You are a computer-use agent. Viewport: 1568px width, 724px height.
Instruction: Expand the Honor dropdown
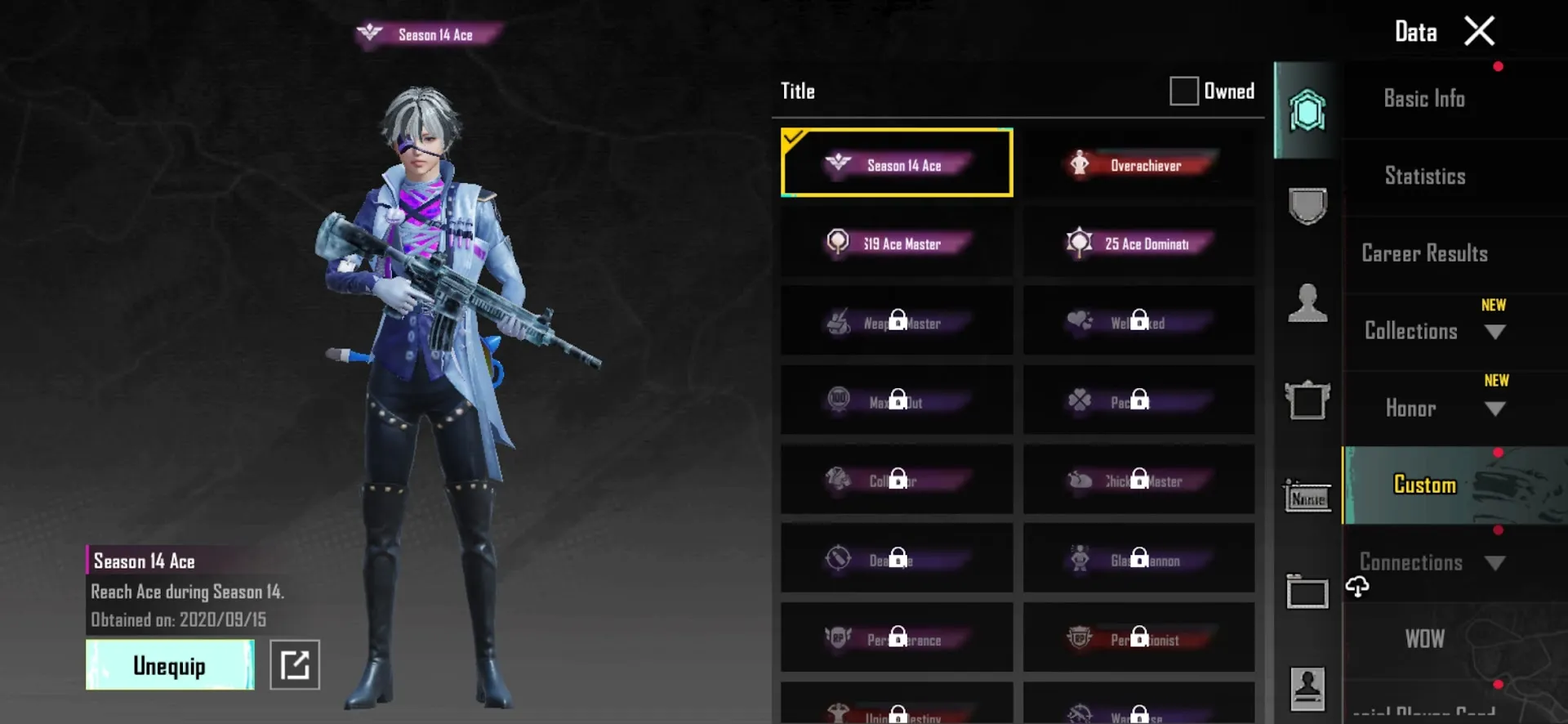click(x=1496, y=409)
